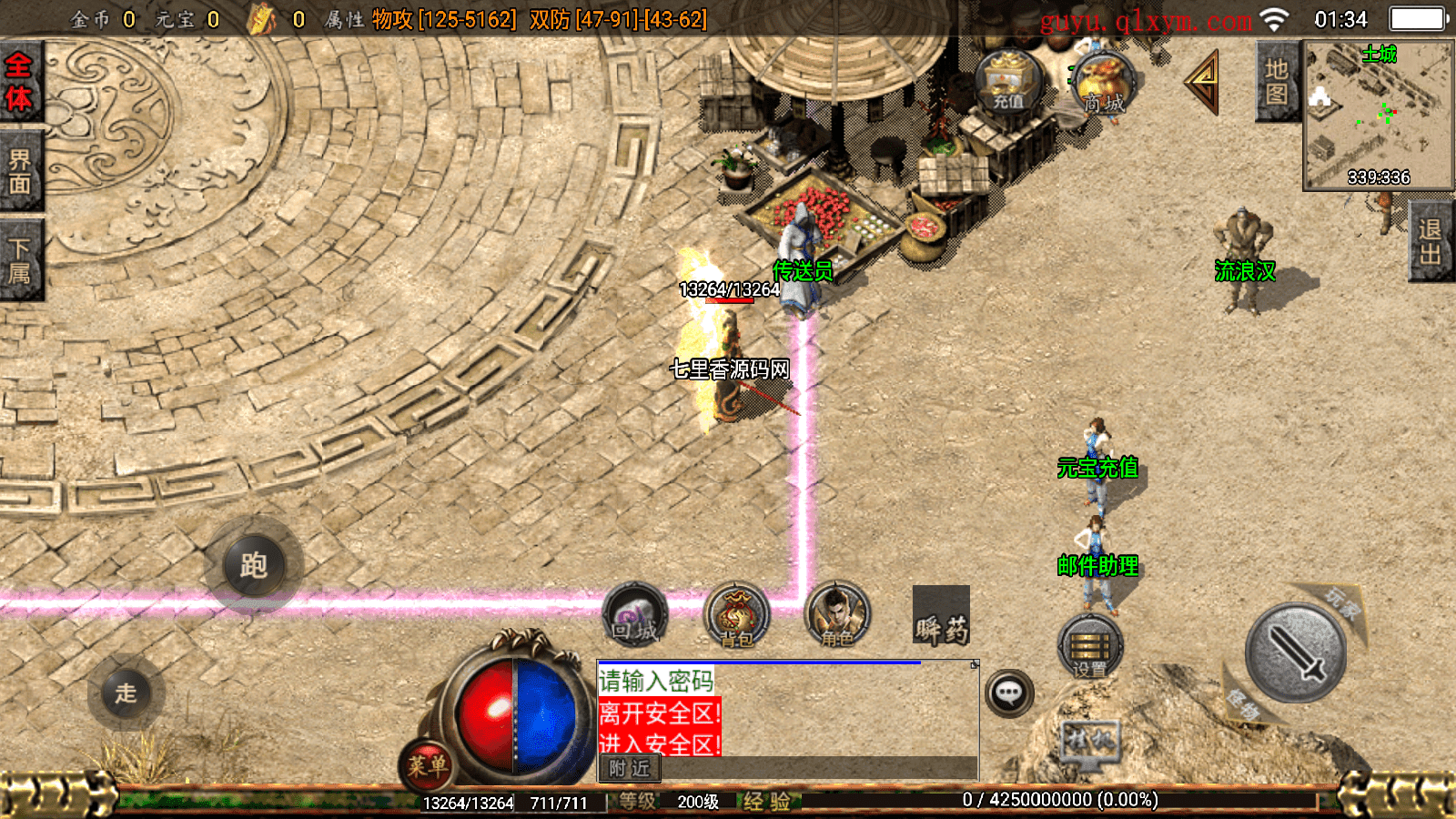This screenshot has height=819, width=1456.
Task: Use the 瞬药 instant potion button
Action: (941, 616)
